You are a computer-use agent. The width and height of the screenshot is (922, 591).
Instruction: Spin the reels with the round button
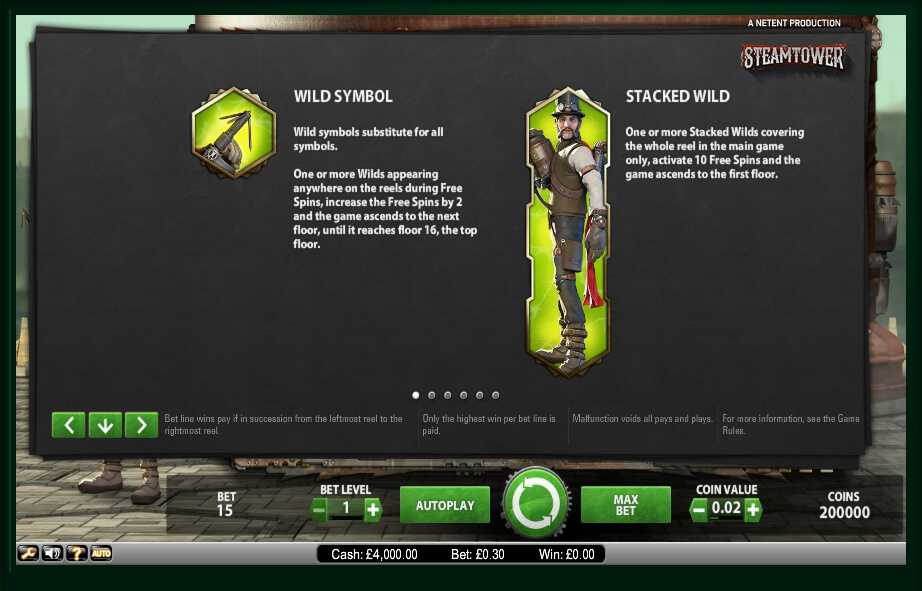(x=536, y=503)
